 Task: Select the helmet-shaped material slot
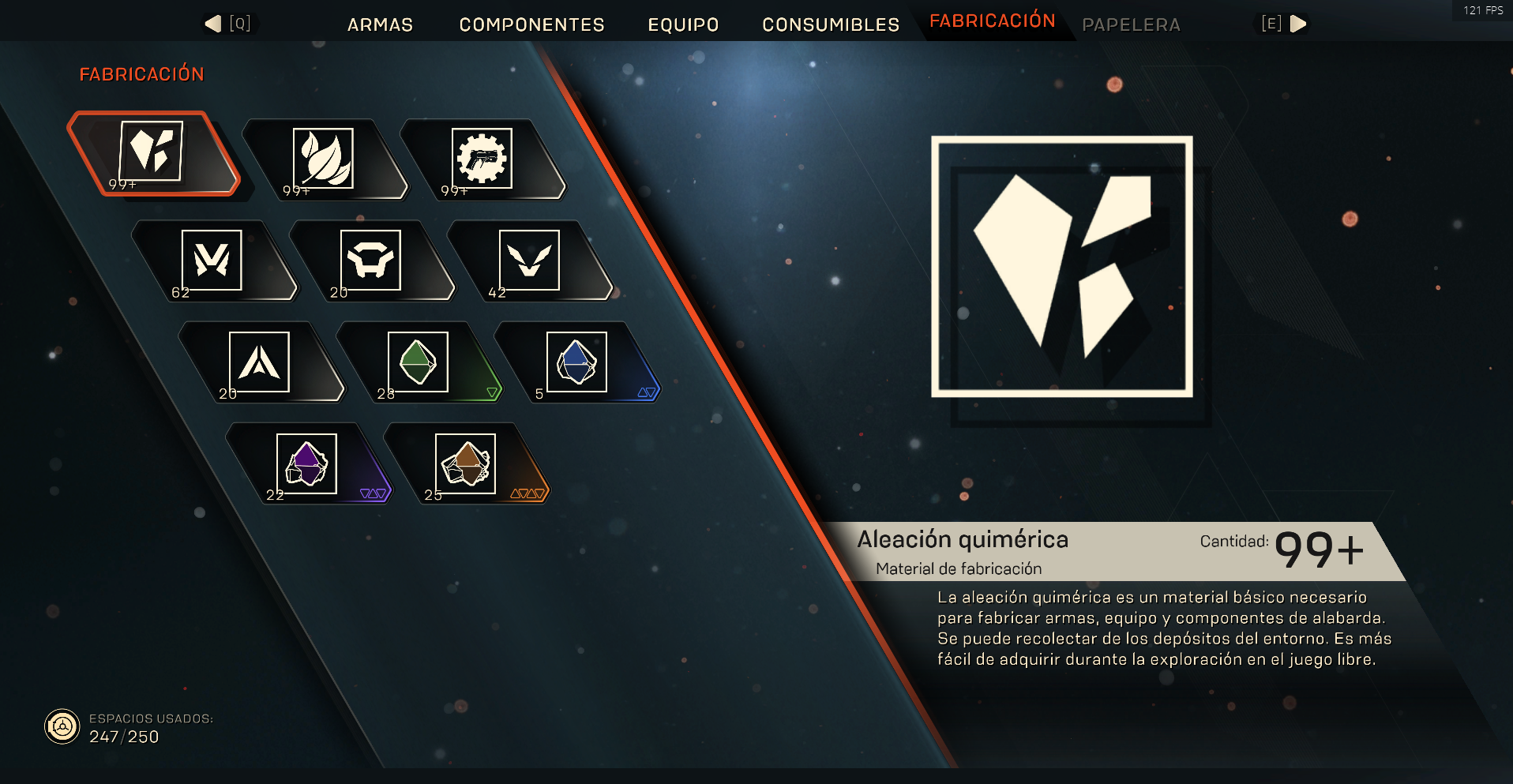coord(371,261)
